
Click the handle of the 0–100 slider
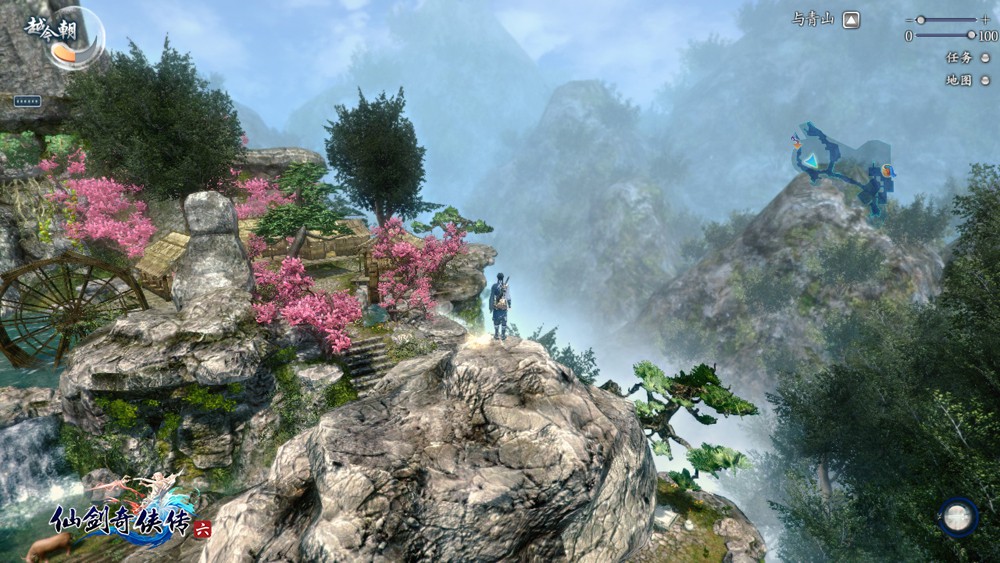(x=970, y=35)
